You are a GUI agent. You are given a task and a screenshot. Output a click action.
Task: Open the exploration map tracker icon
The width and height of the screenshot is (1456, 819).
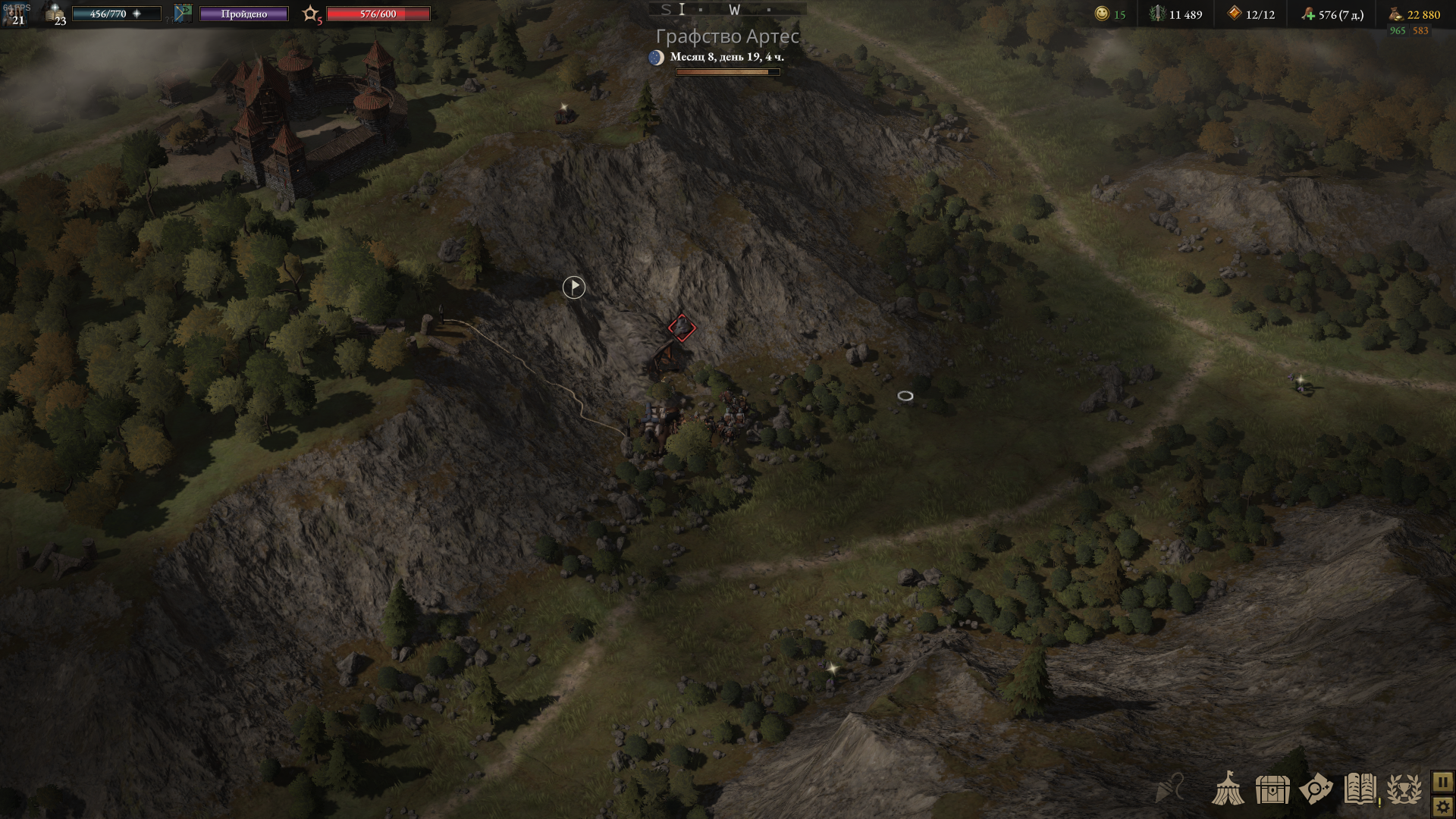[1317, 789]
